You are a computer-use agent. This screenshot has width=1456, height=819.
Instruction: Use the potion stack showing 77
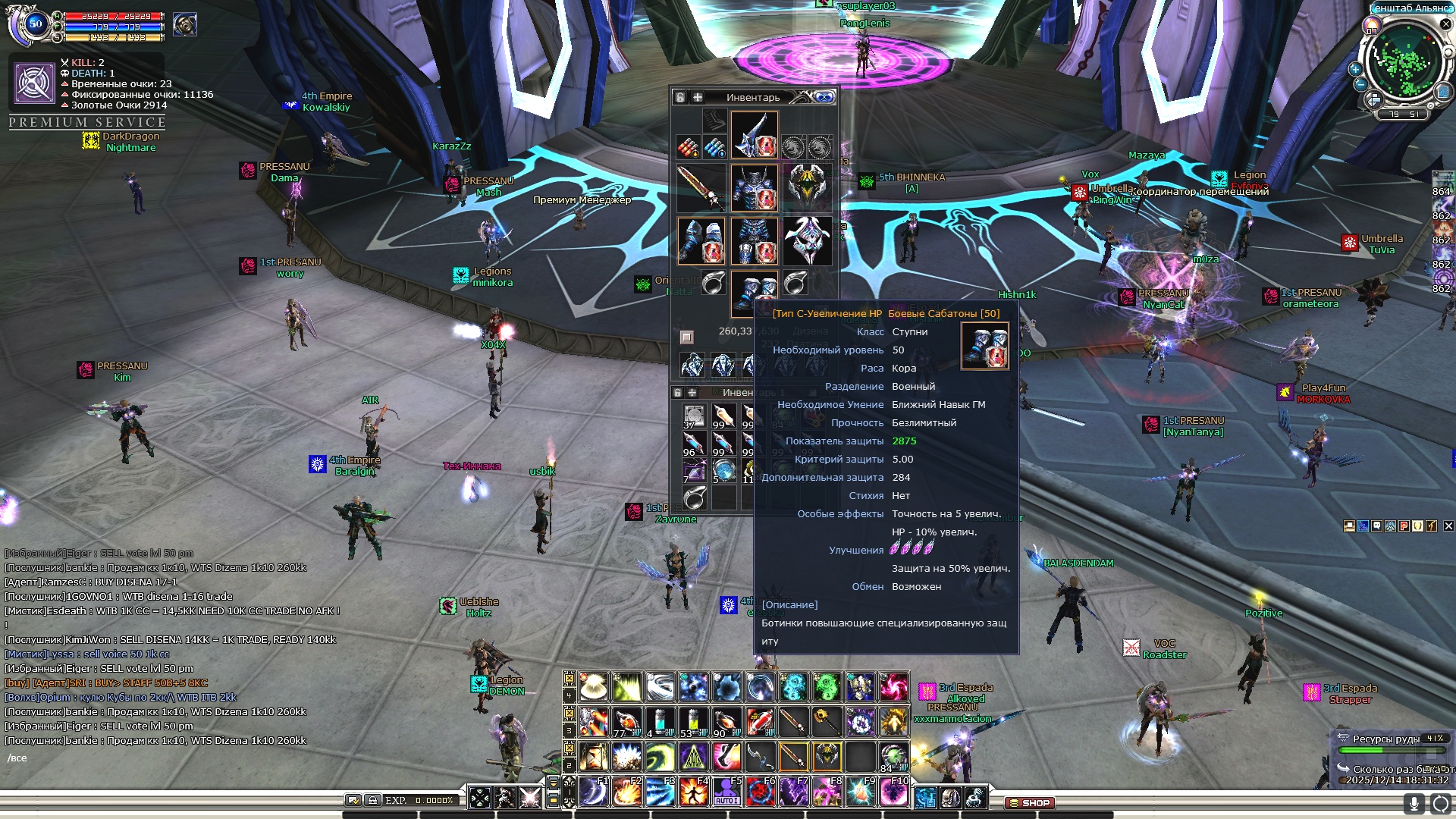coord(626,722)
